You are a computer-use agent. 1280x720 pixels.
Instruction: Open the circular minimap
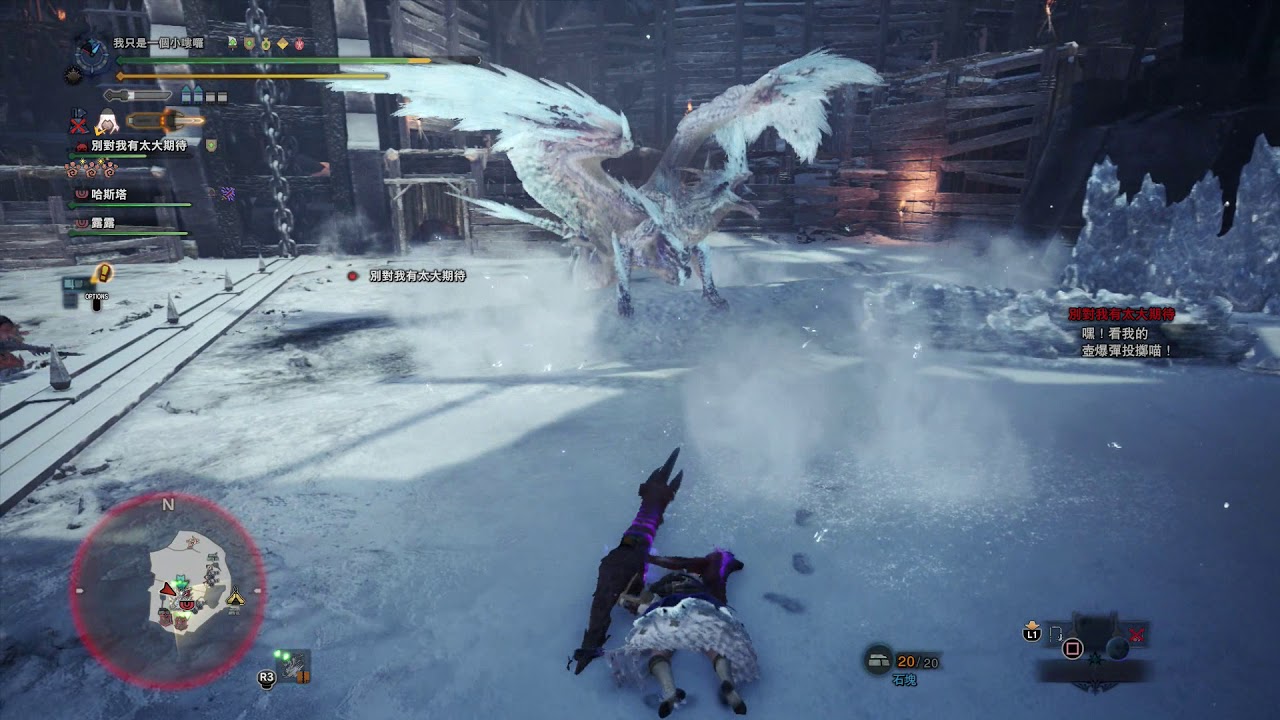[168, 591]
